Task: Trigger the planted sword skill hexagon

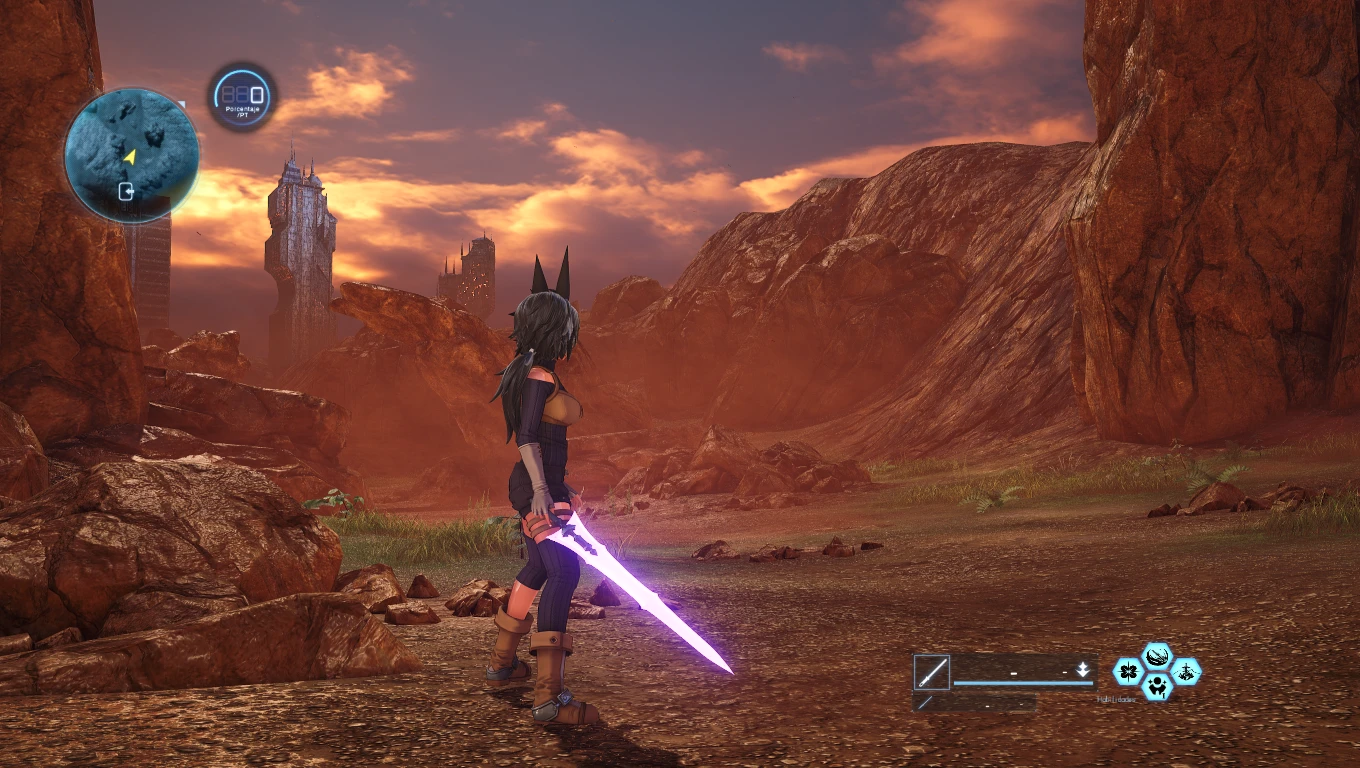Action: click(x=1186, y=671)
